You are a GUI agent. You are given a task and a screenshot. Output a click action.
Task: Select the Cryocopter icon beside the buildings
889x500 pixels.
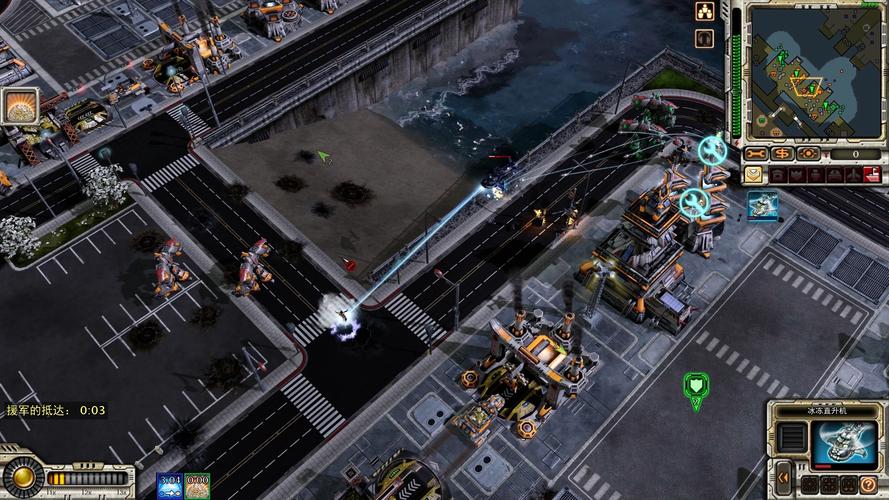[x=761, y=206]
